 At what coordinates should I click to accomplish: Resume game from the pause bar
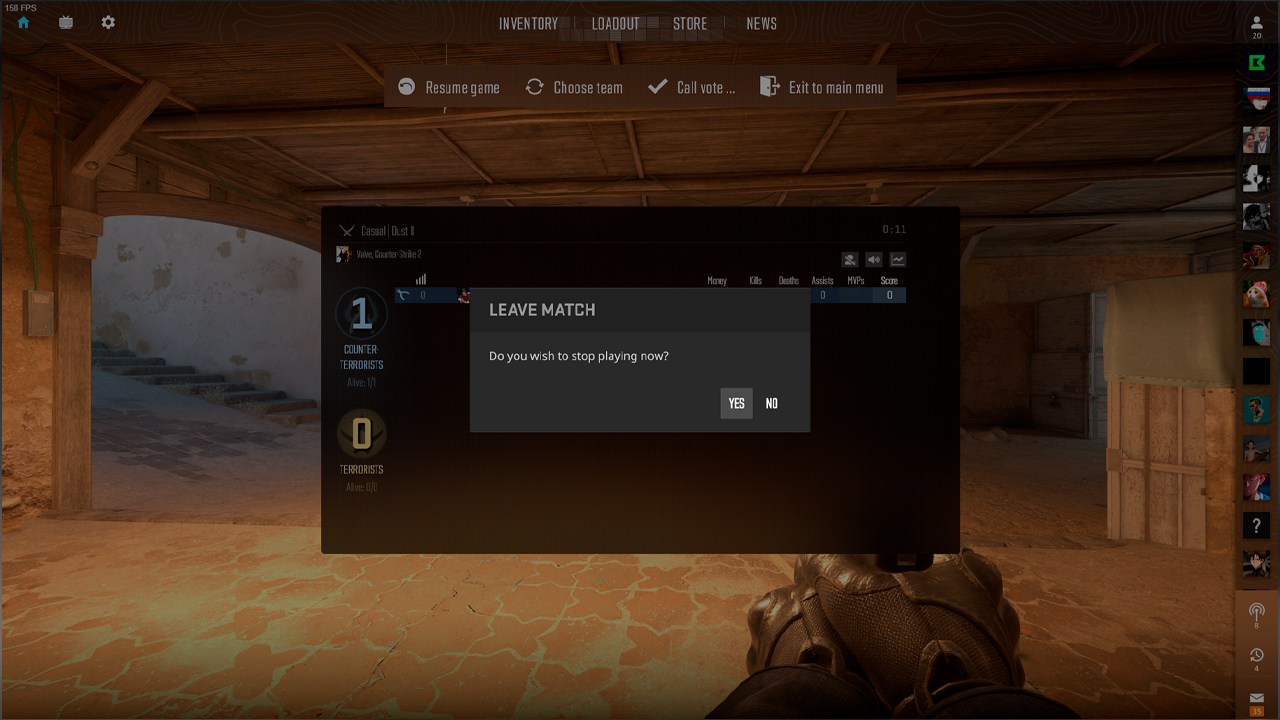tap(449, 87)
